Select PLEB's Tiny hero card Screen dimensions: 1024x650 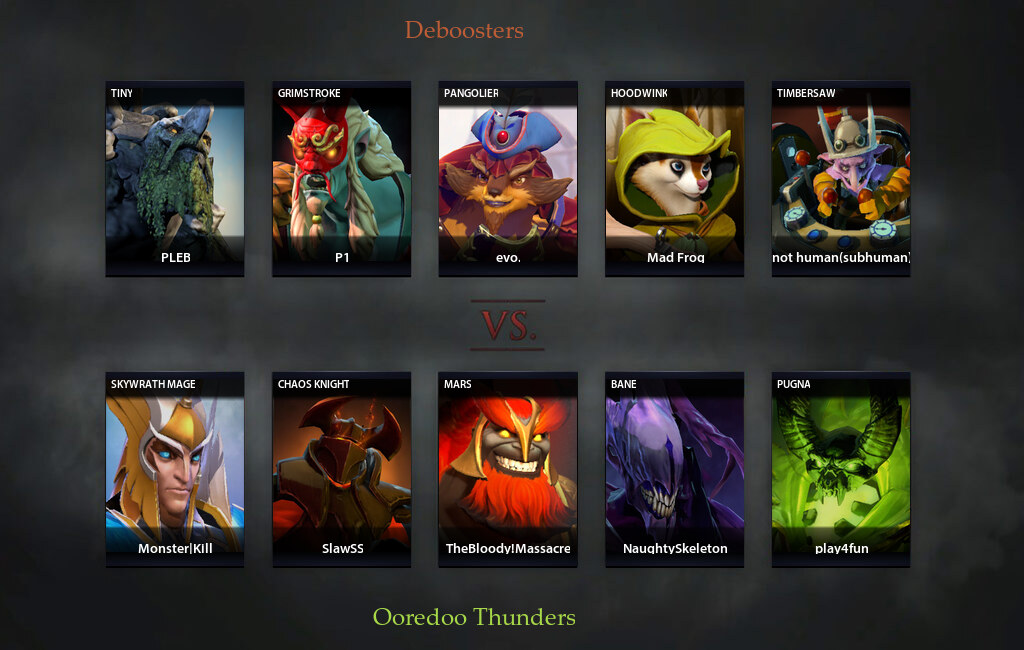(175, 178)
